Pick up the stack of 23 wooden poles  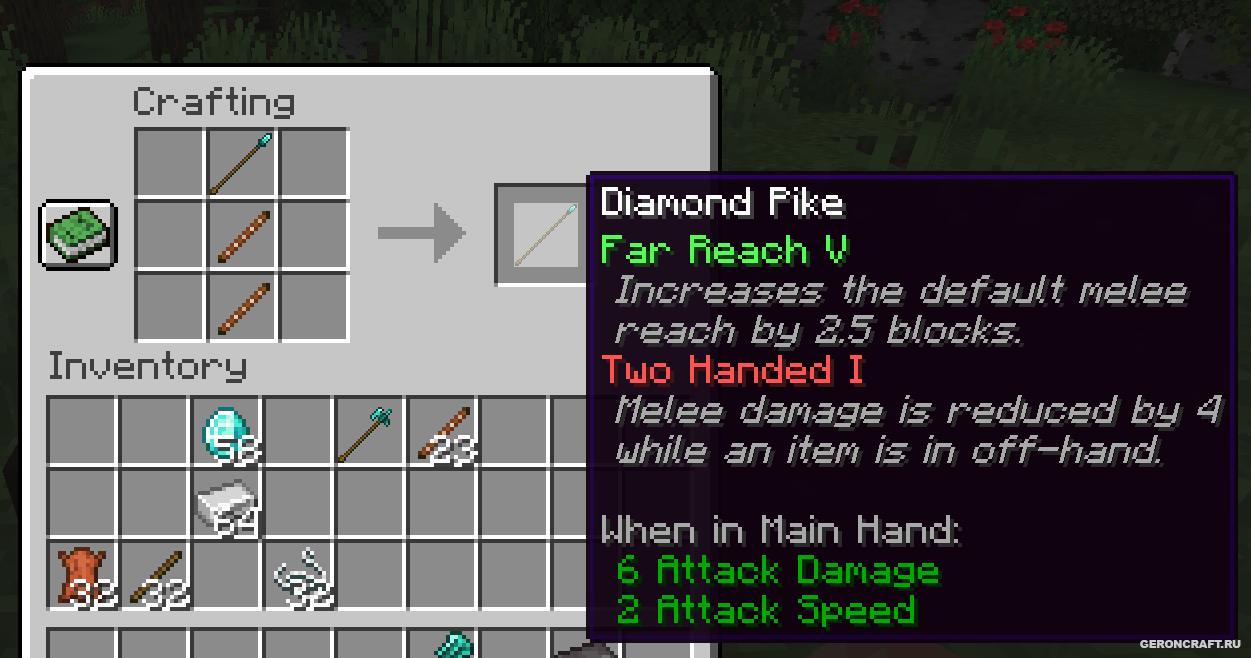[442, 433]
